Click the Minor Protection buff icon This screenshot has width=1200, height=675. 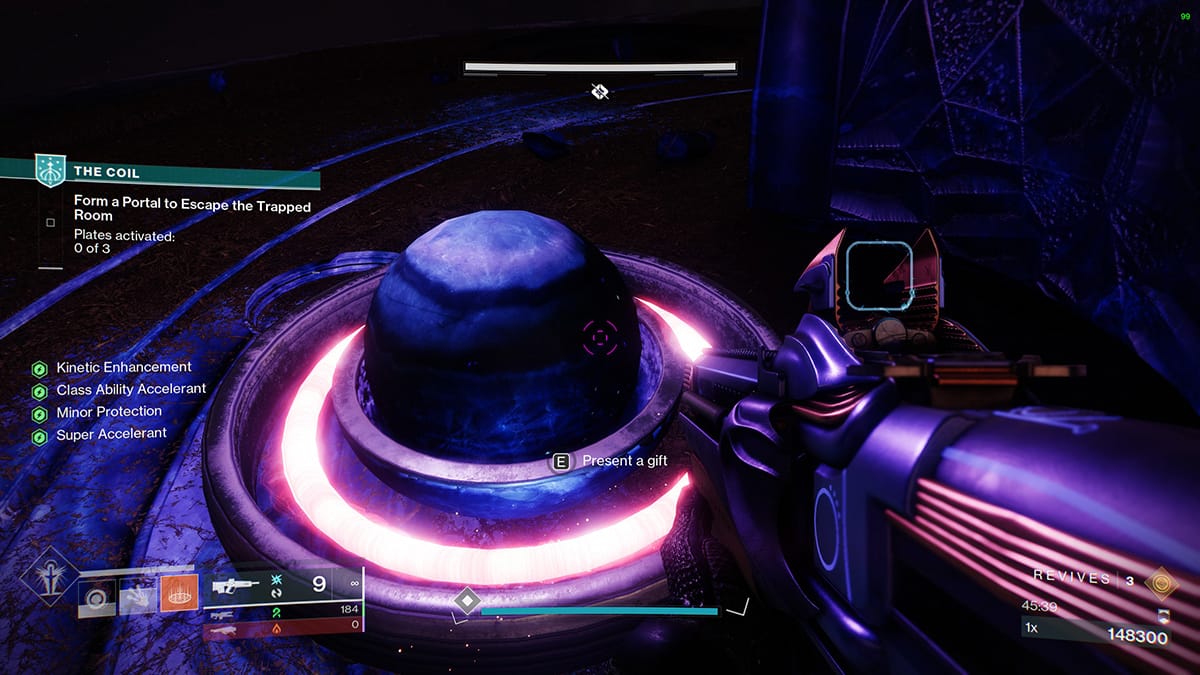pyautogui.click(x=40, y=413)
